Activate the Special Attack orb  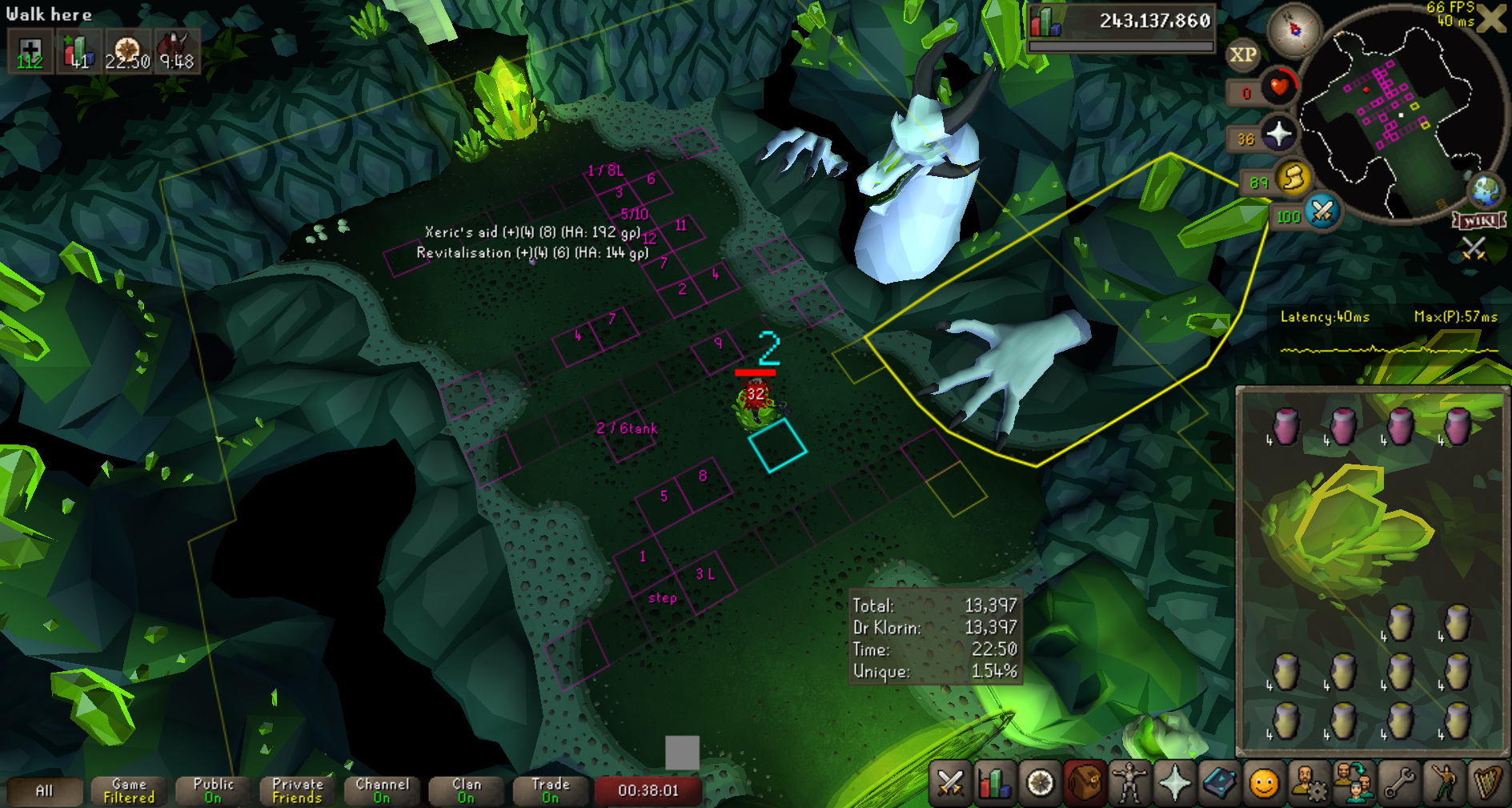click(x=1322, y=212)
